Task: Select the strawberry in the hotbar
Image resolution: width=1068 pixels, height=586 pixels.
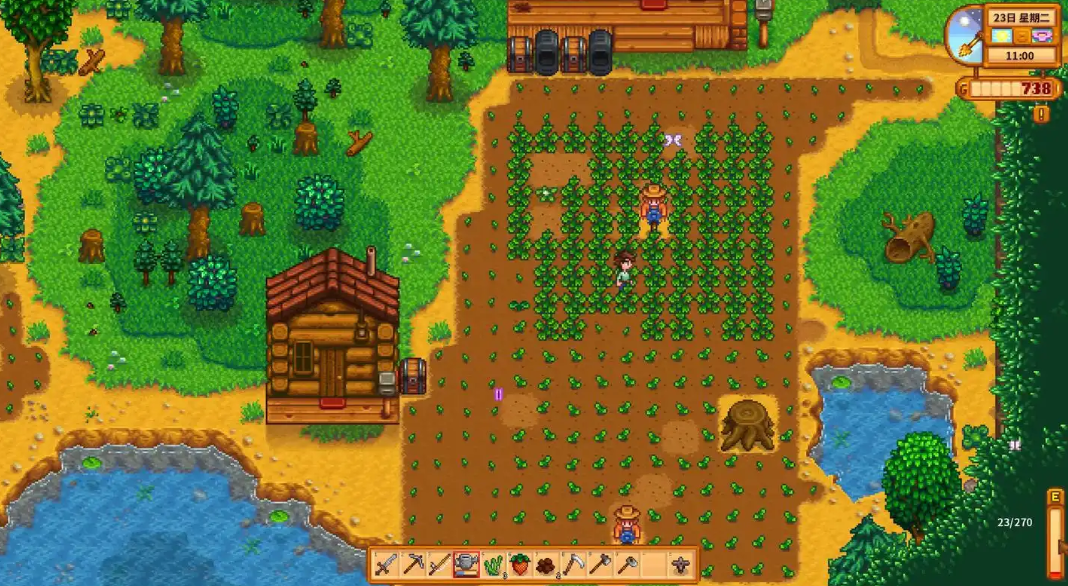Action: (x=520, y=566)
